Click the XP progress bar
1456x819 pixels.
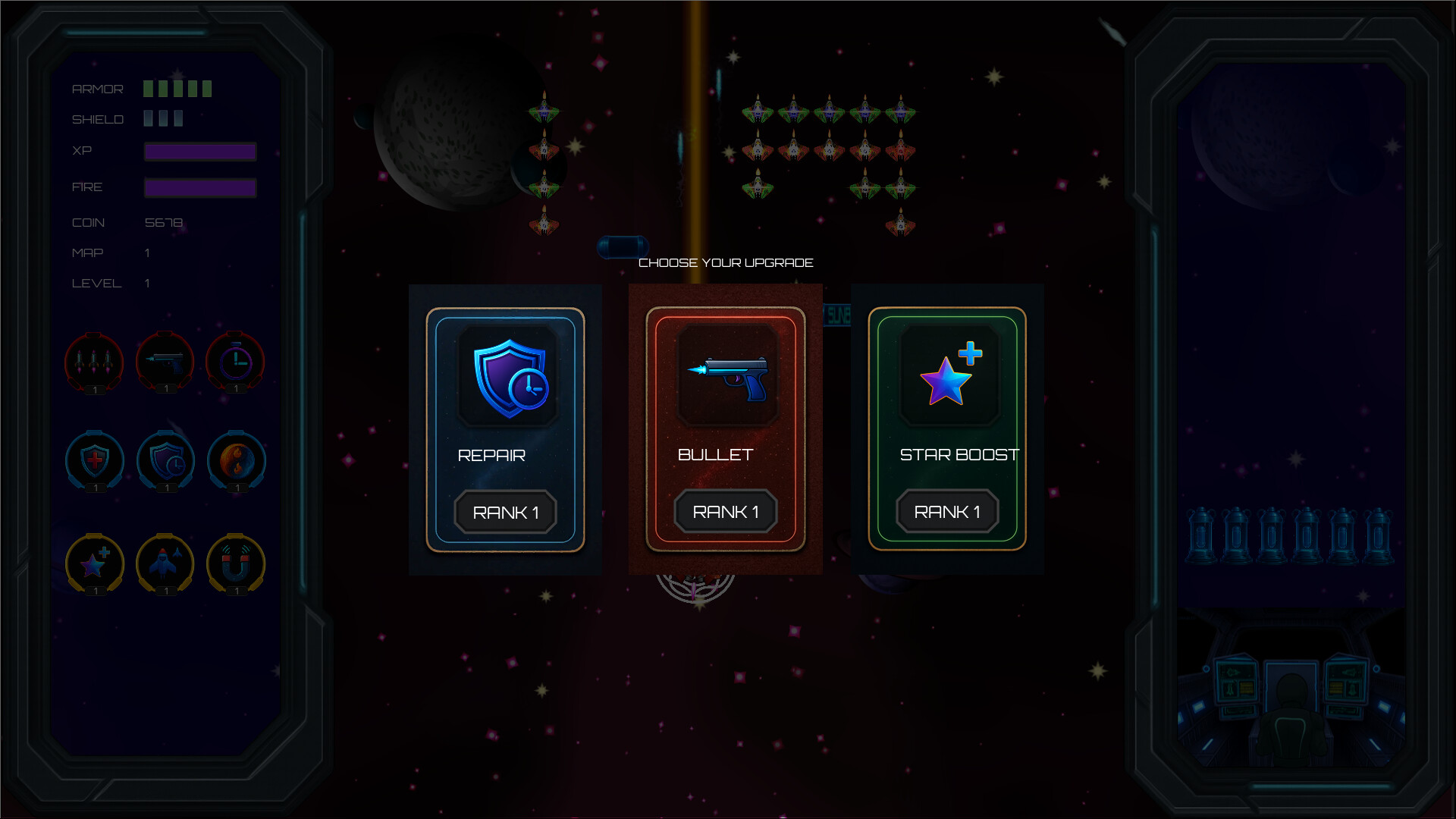(x=200, y=152)
